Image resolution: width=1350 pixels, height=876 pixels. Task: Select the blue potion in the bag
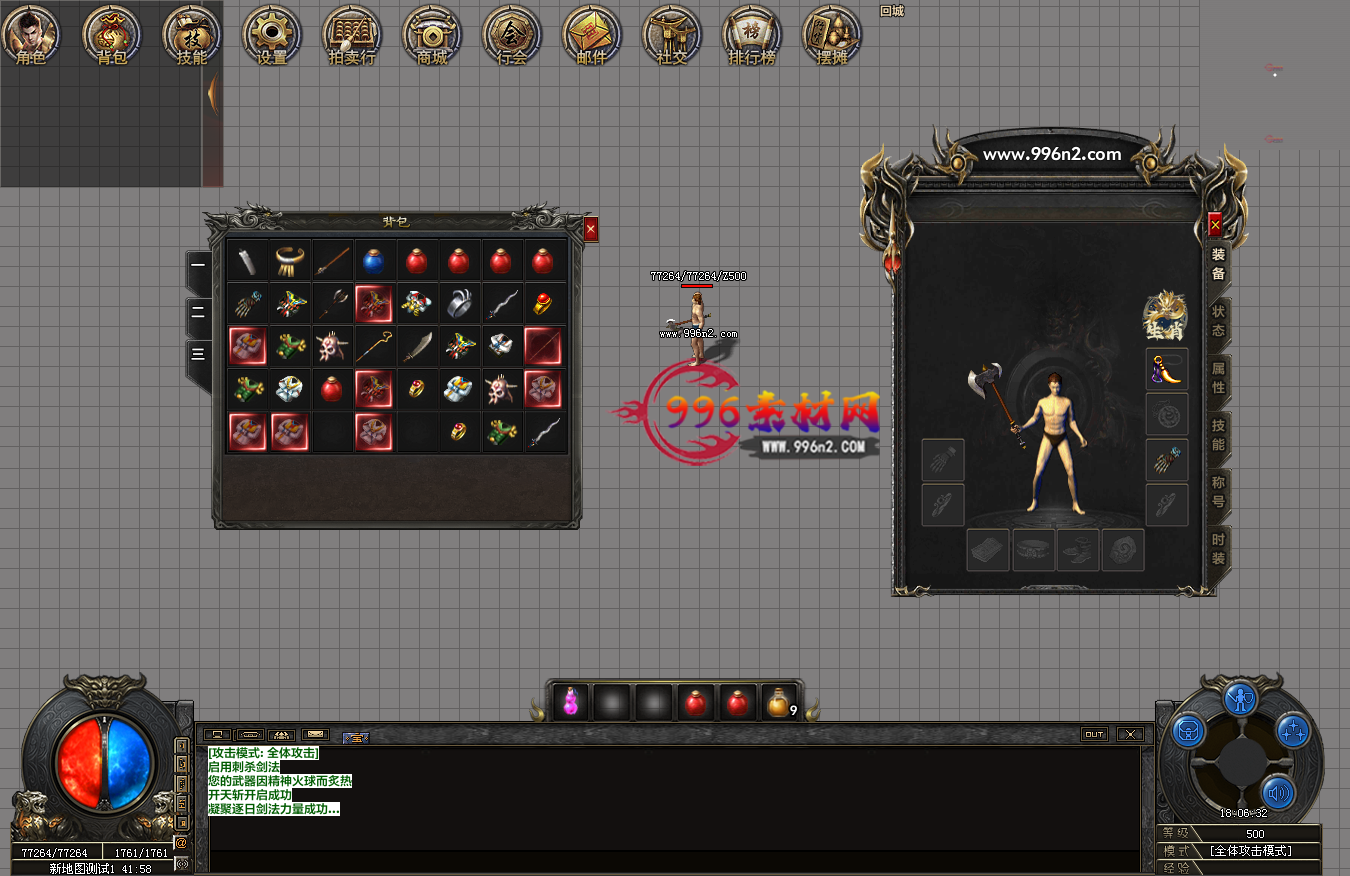[373, 261]
